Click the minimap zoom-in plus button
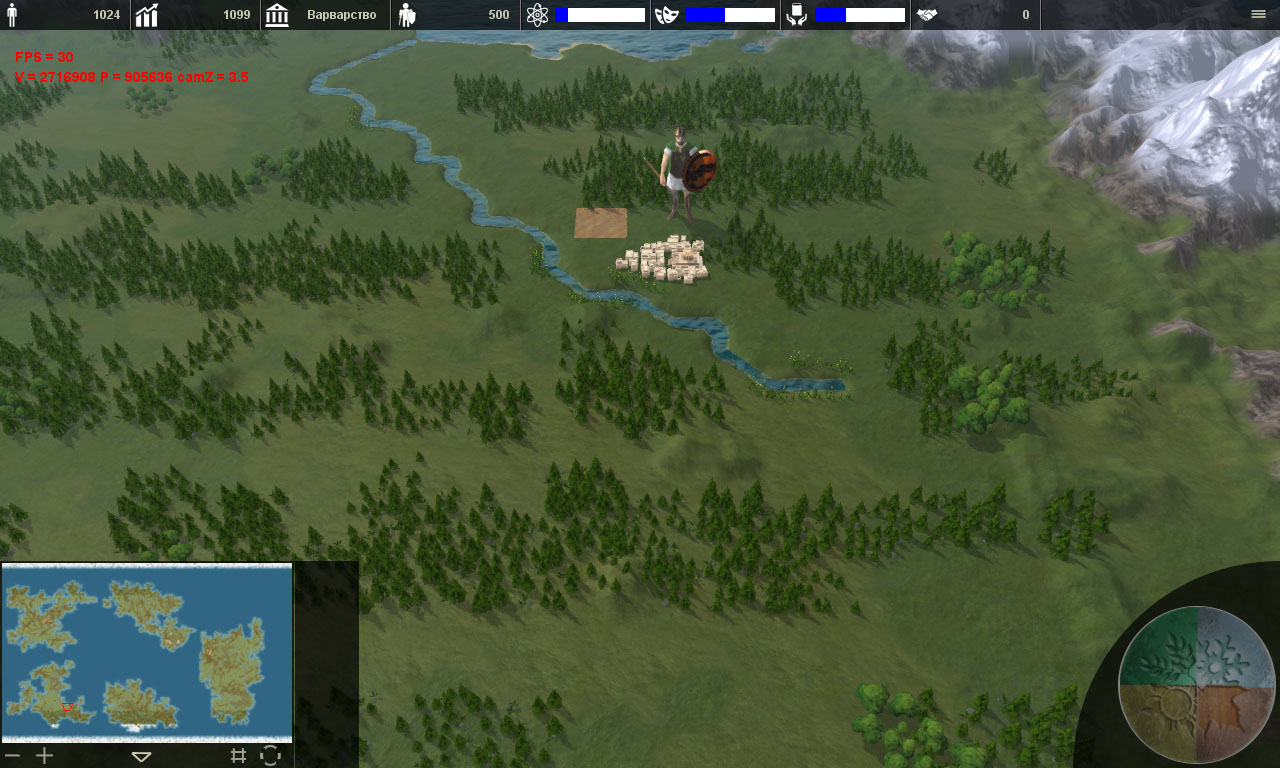This screenshot has height=768, width=1280. point(45,756)
